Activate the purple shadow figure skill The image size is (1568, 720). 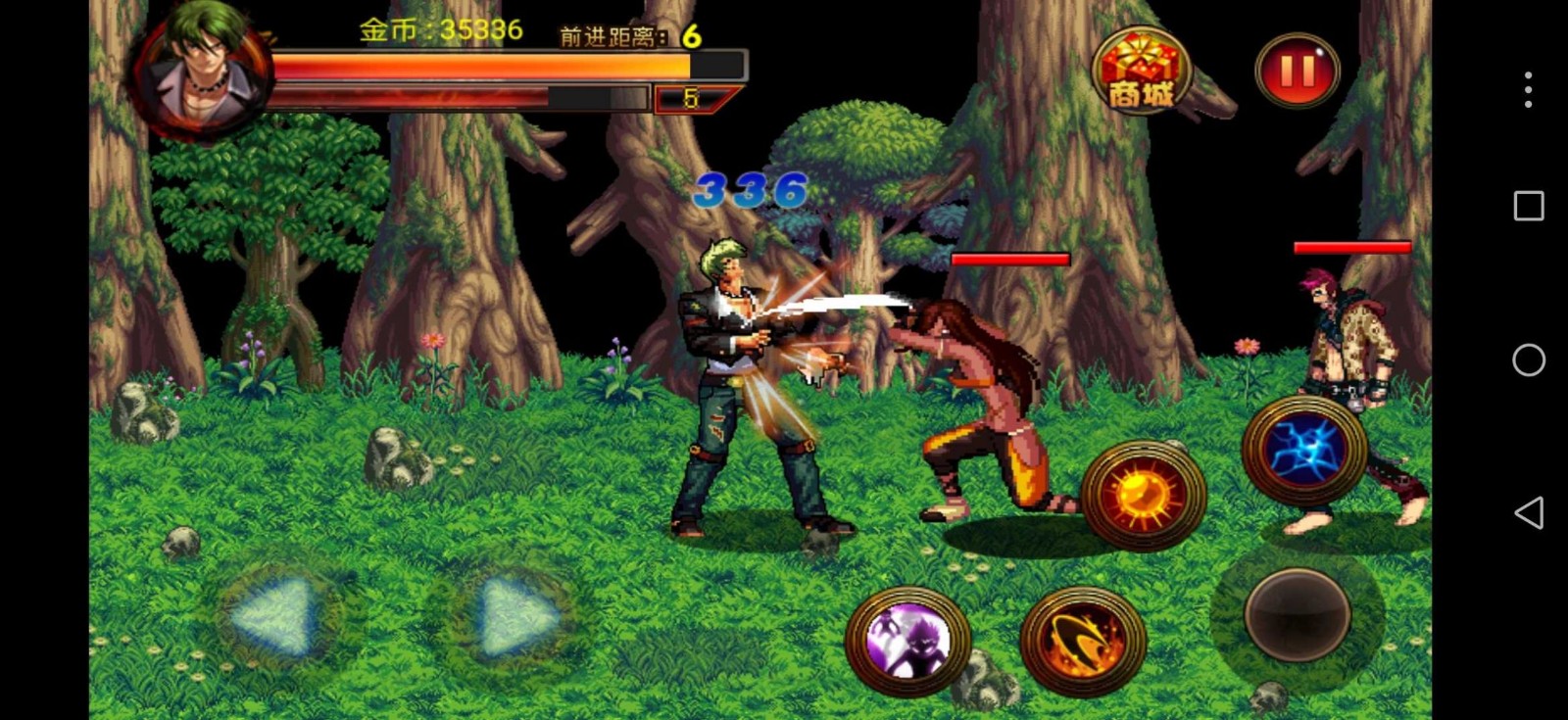(x=907, y=642)
